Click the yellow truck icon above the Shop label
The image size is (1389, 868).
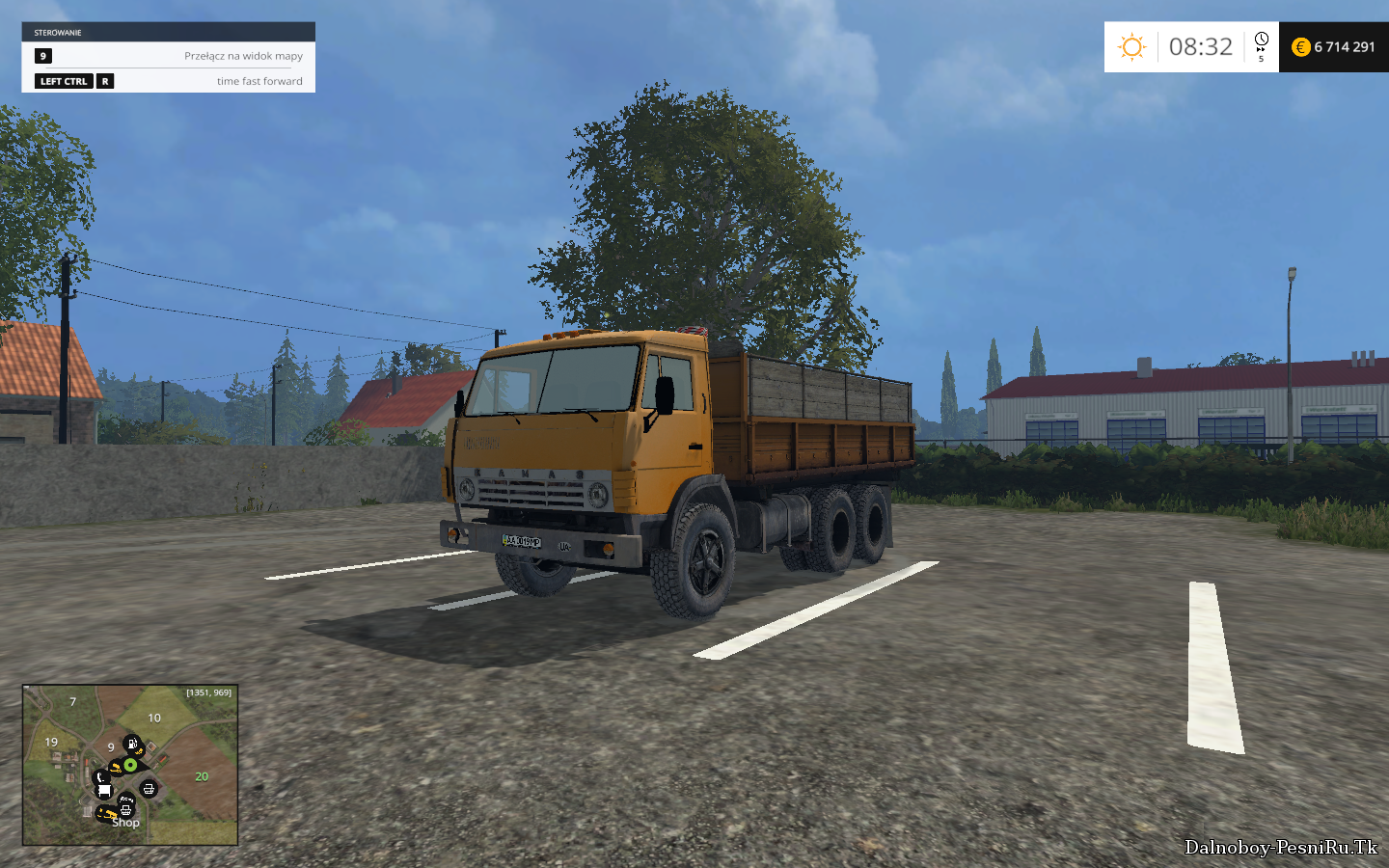107,812
